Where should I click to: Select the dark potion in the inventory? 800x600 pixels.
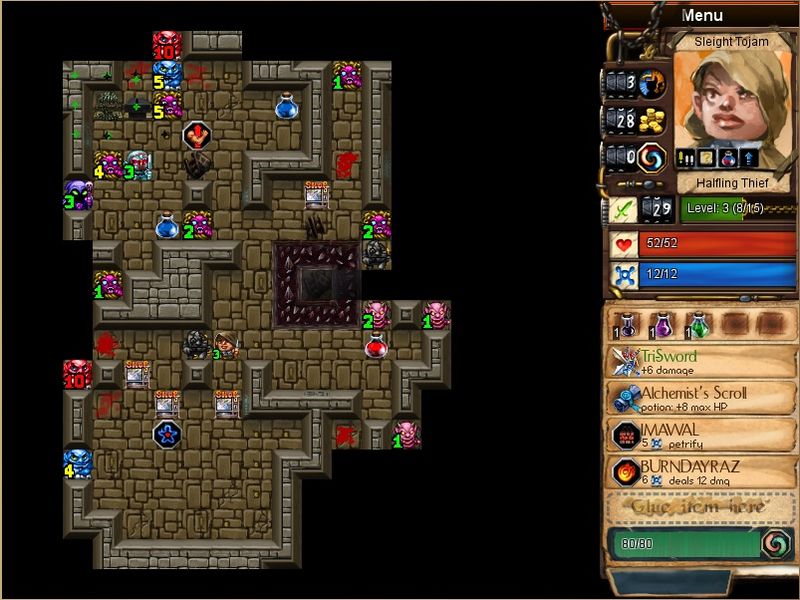click(x=628, y=324)
